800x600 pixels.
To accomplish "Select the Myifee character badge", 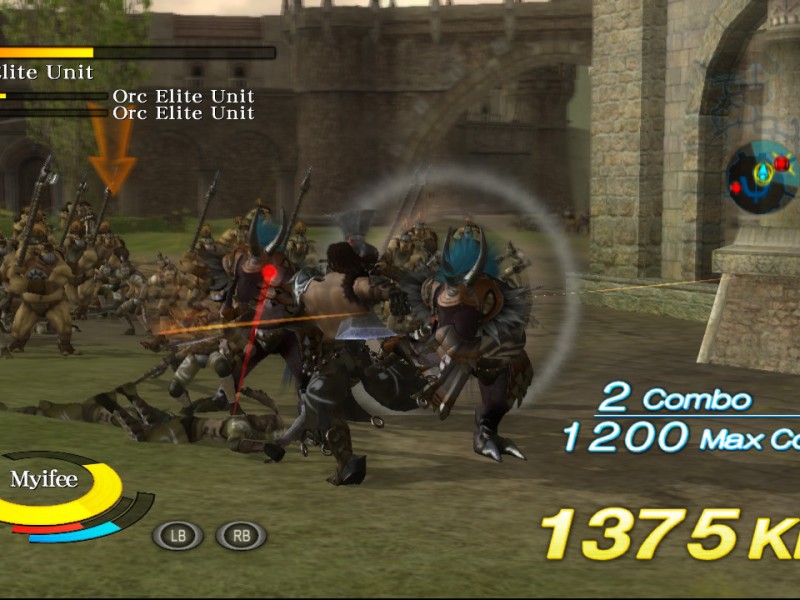I will (44, 480).
